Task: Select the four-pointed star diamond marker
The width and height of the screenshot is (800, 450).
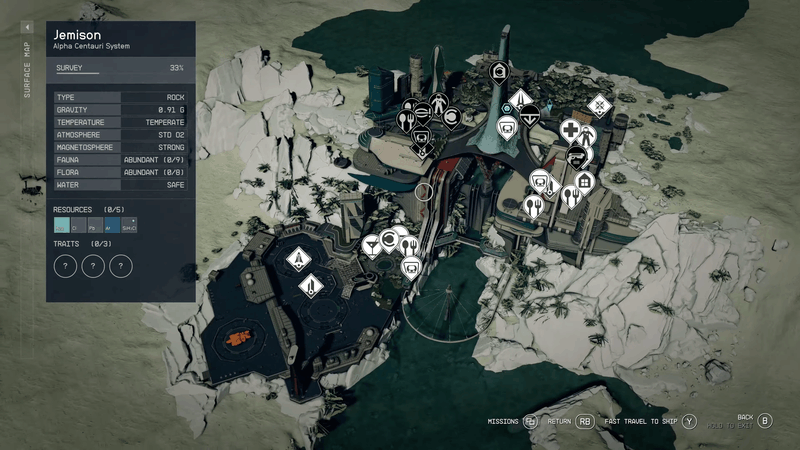Action: 598,104
